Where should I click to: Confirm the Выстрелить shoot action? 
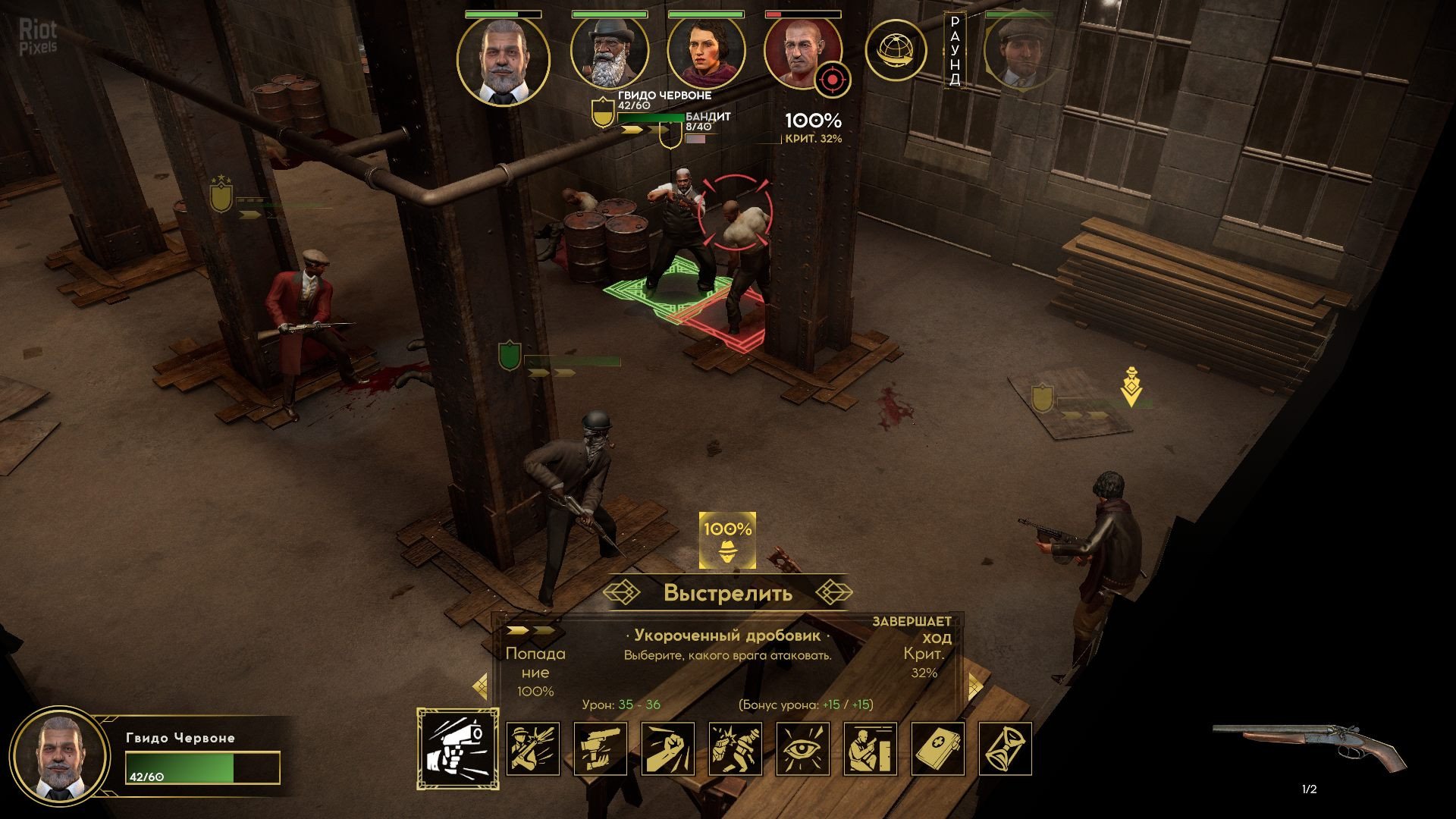point(728,592)
